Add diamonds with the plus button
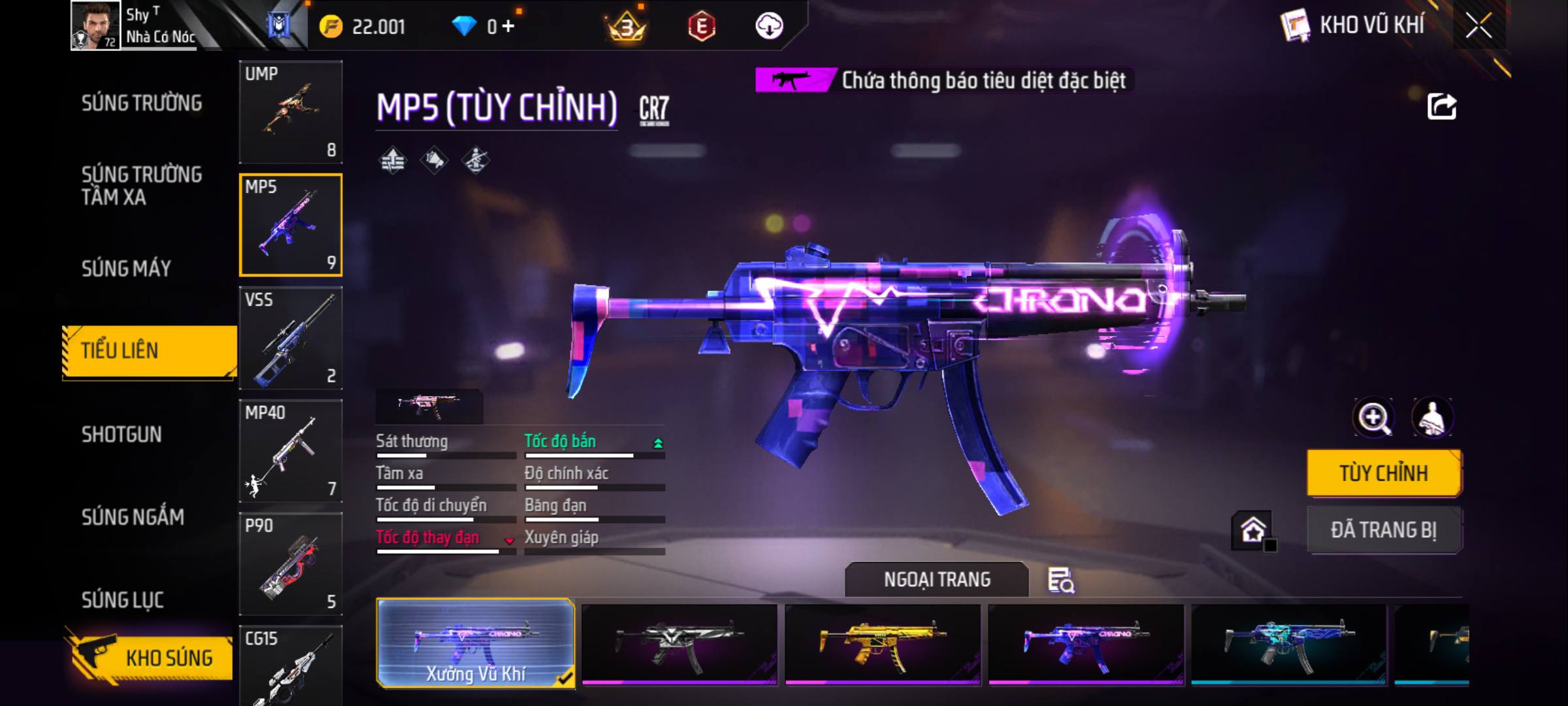Image resolution: width=1568 pixels, height=706 pixels. pos(508,27)
